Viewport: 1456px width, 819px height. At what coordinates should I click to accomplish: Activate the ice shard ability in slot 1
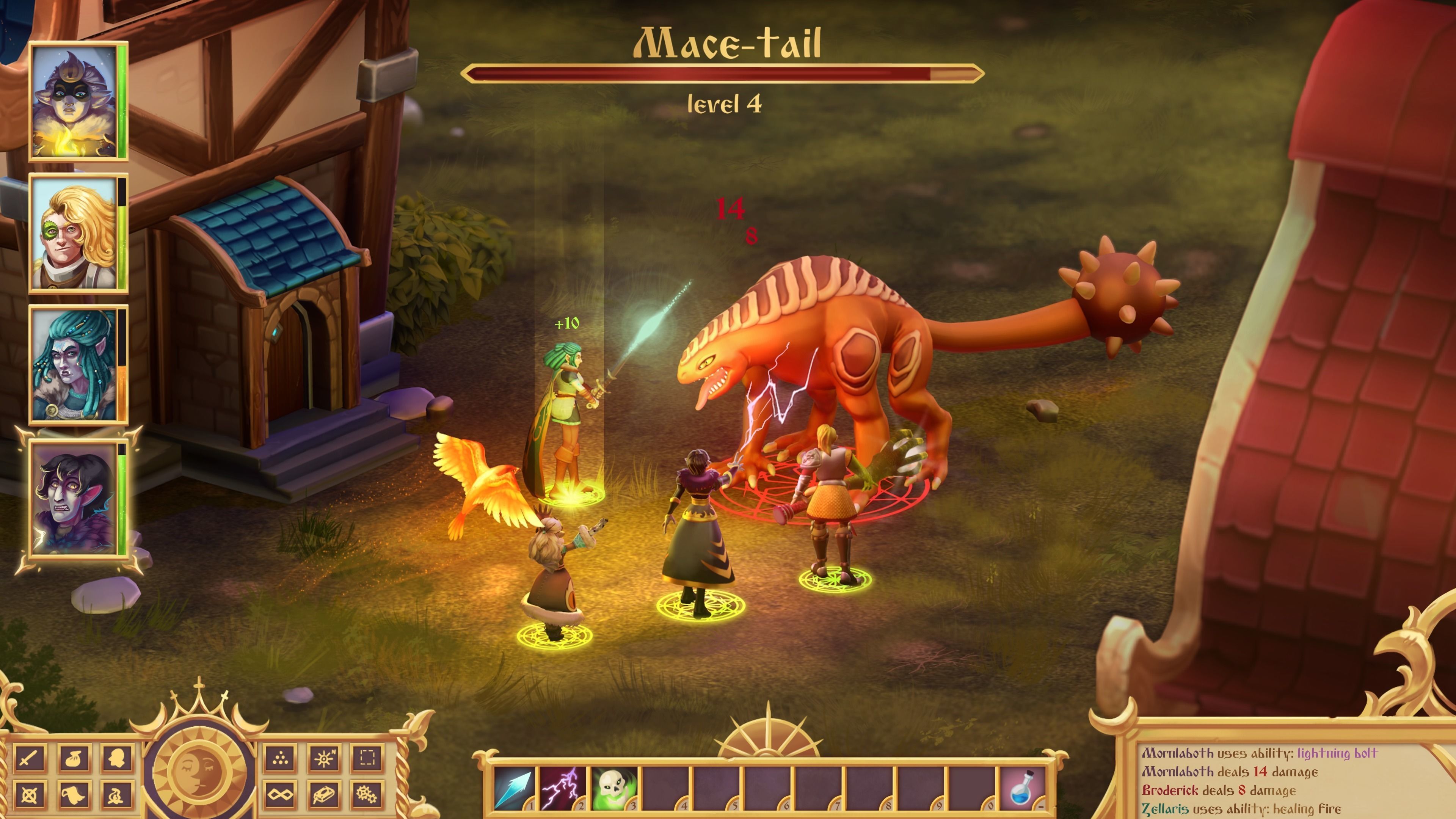513,788
